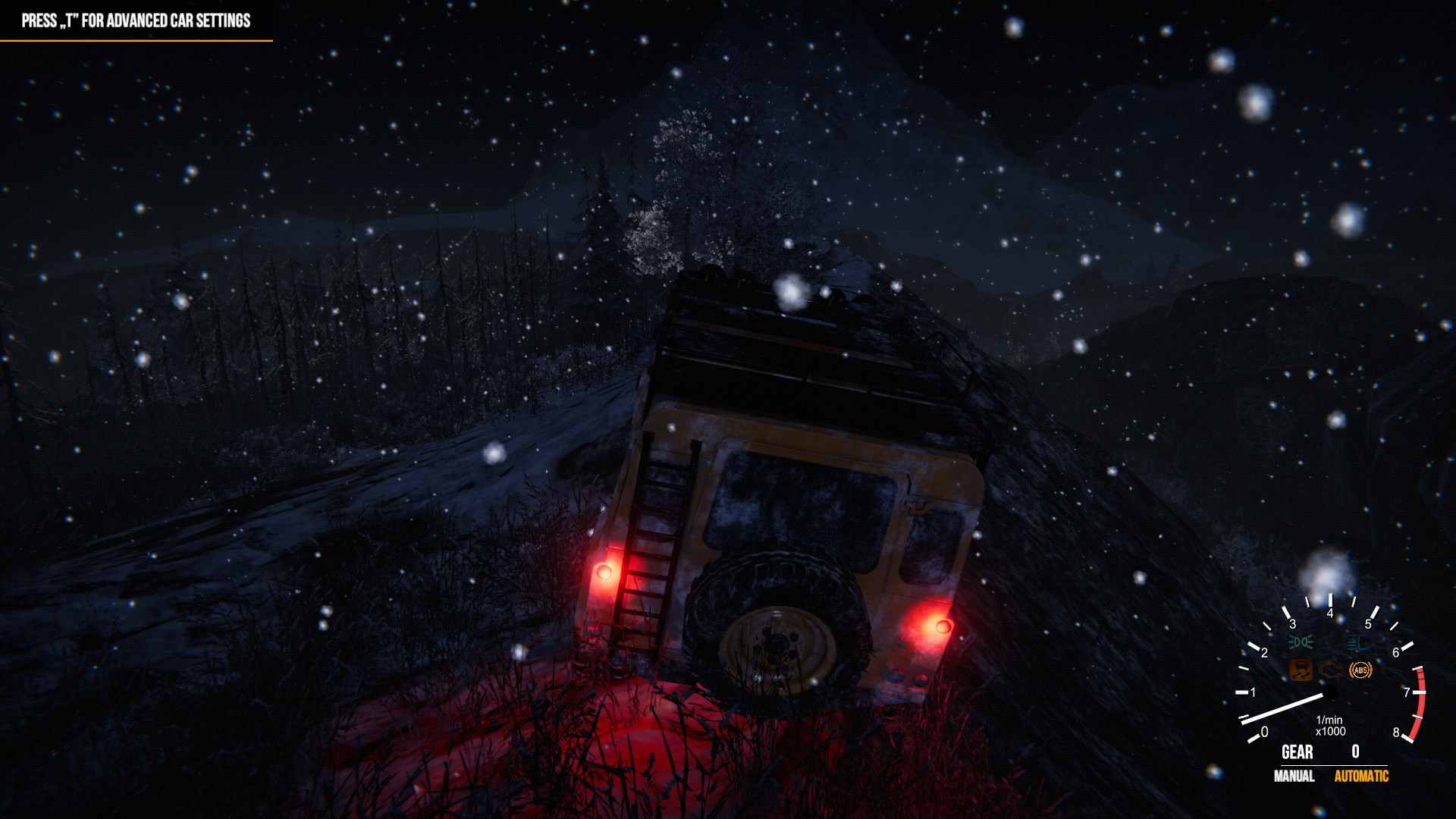Screen dimensions: 1456x819
Task: Click the check engine warning icon
Action: (x=1332, y=672)
